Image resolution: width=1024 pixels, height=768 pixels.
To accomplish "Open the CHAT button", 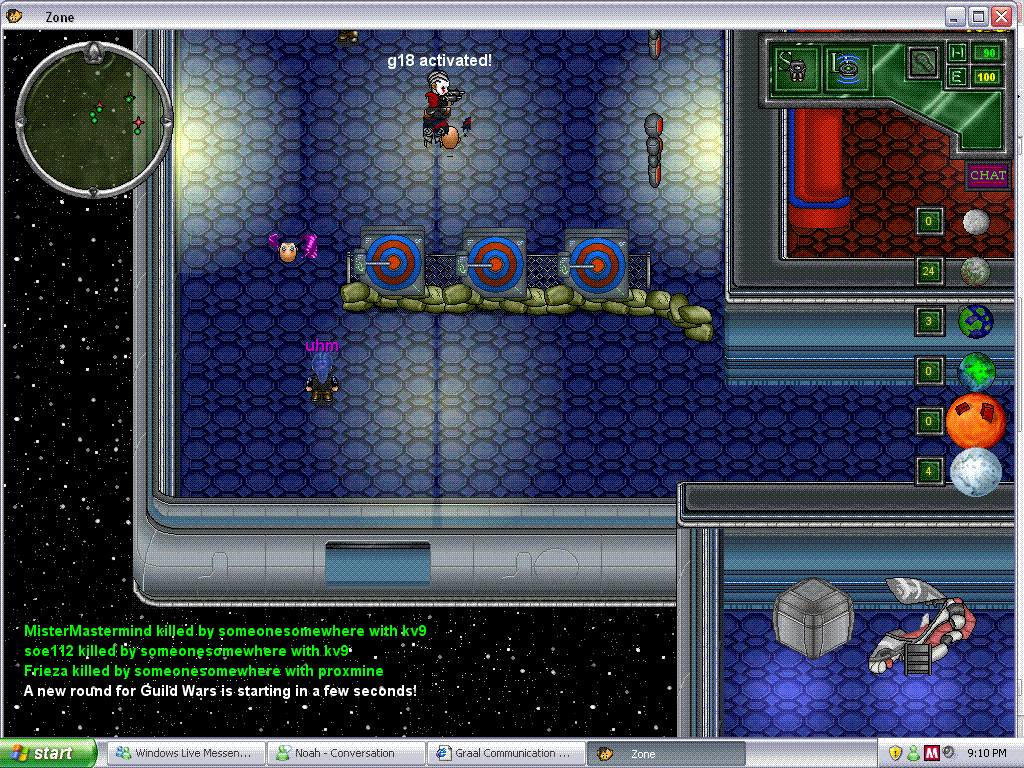I will (x=988, y=175).
